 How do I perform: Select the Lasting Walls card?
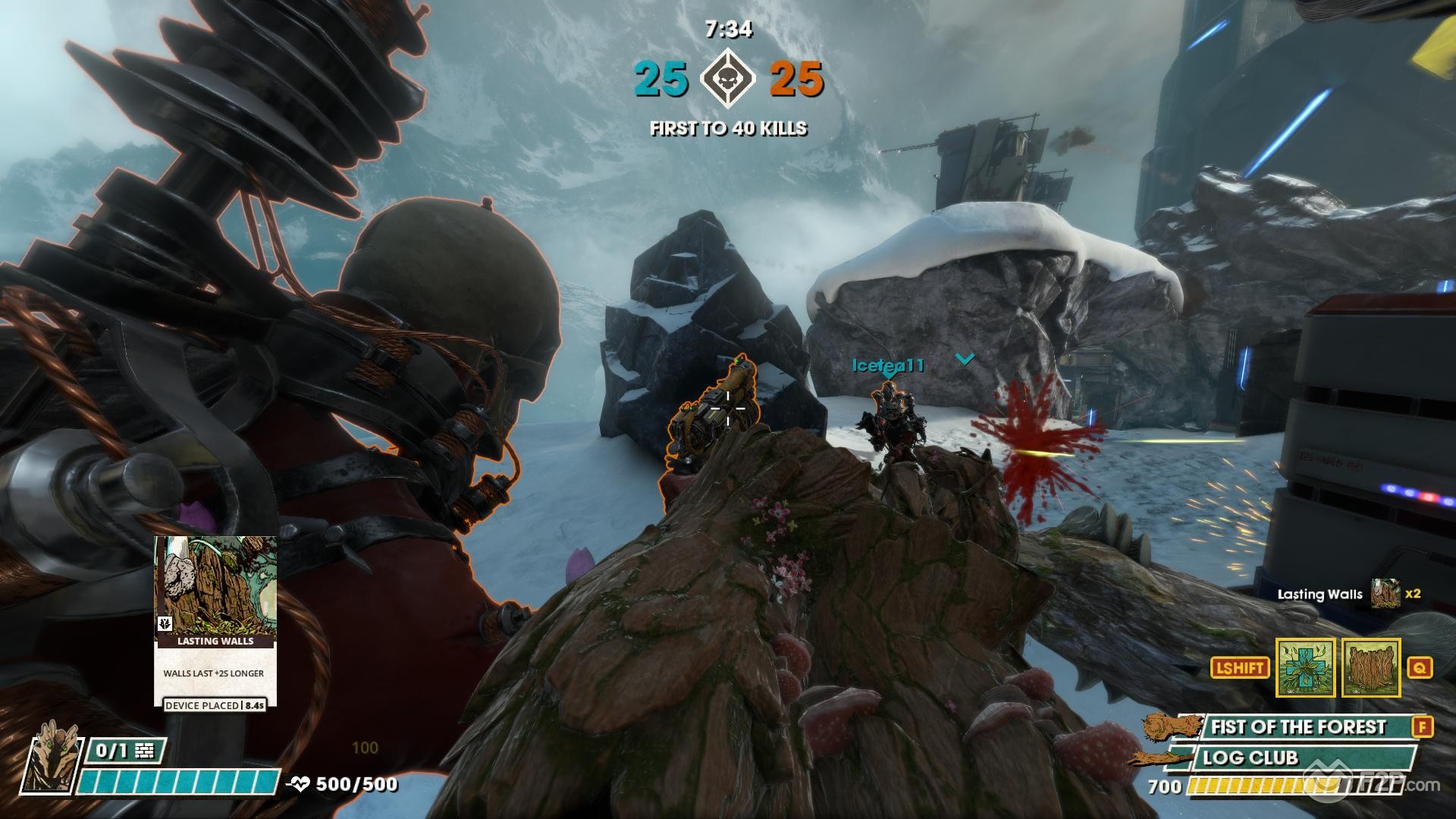[x=215, y=622]
